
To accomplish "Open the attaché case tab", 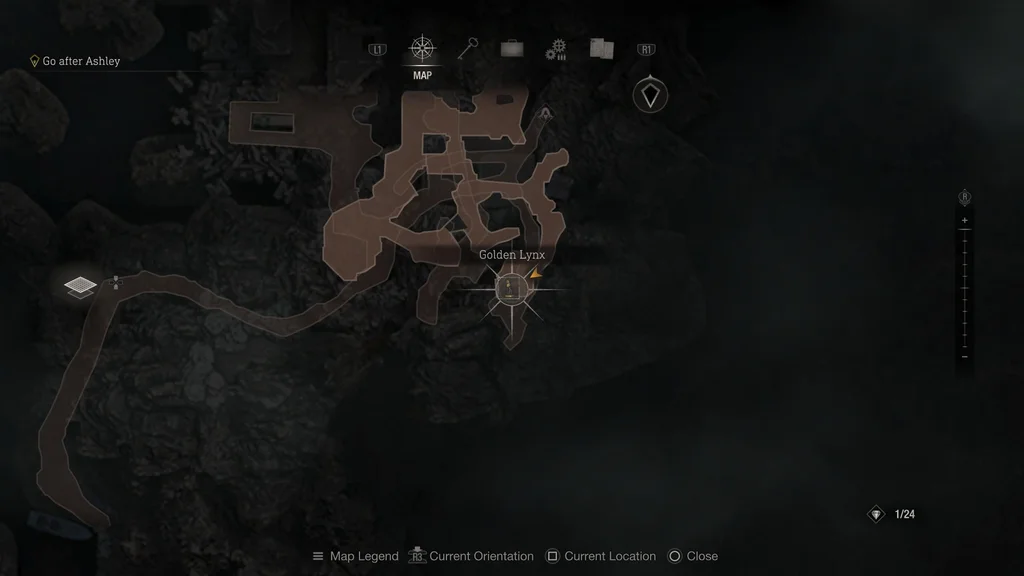I will tap(512, 49).
